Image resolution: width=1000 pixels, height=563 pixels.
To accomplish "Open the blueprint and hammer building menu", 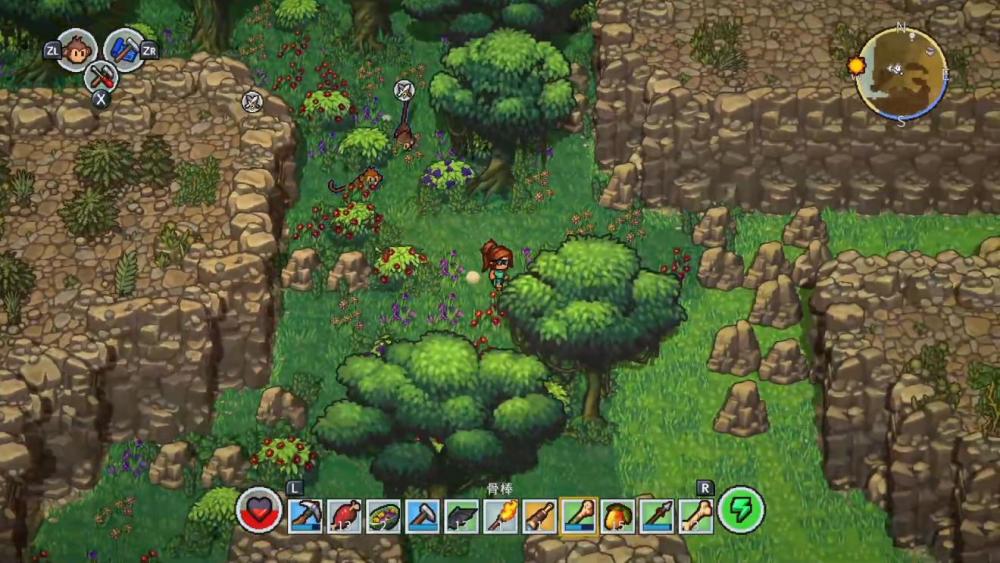I will 124,50.
